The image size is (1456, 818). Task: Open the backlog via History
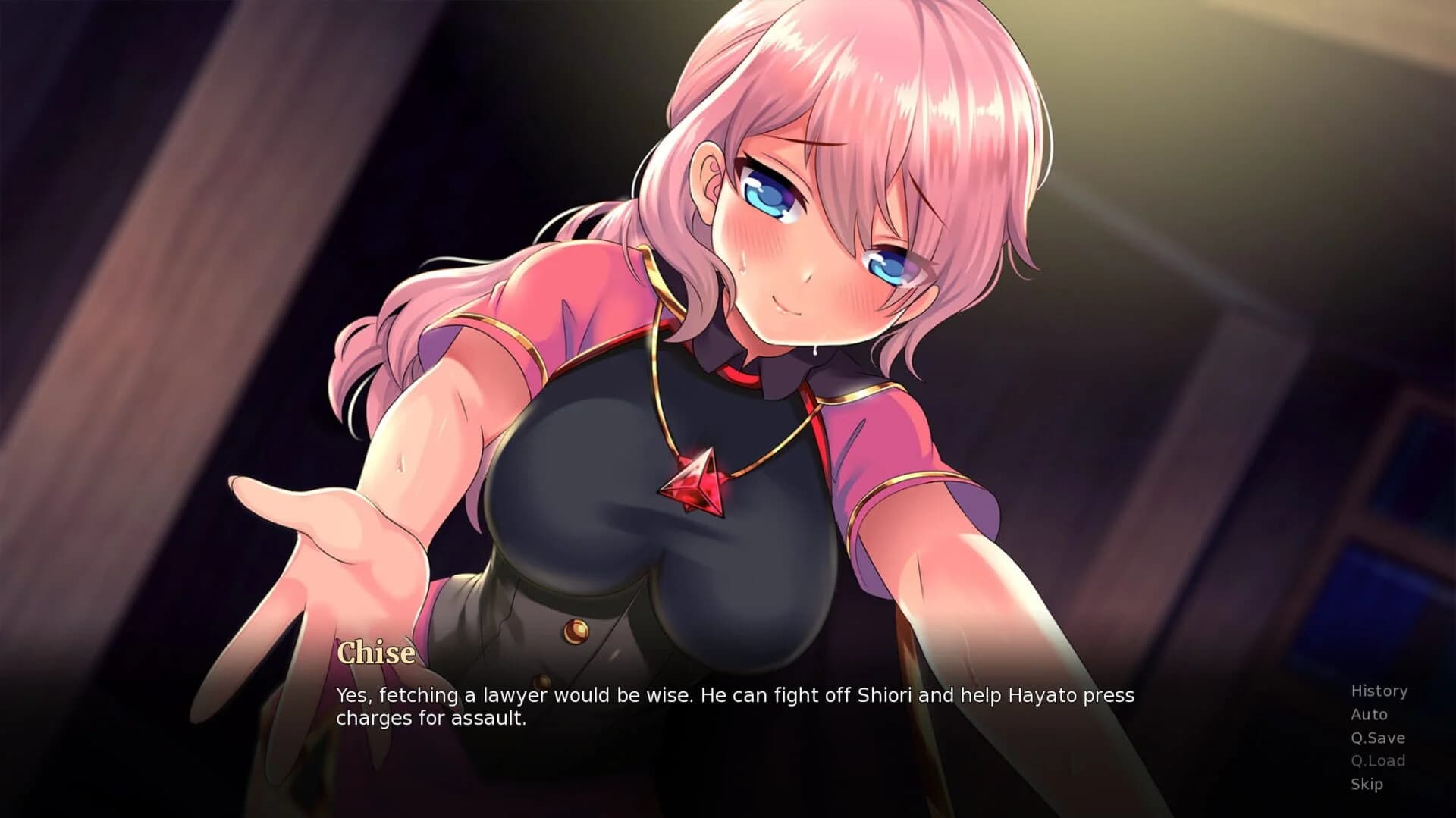pyautogui.click(x=1378, y=691)
